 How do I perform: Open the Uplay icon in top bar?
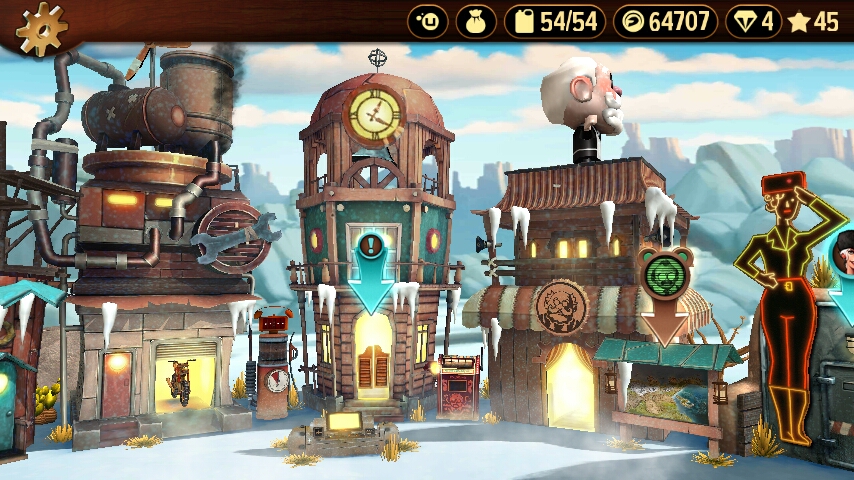coord(428,21)
